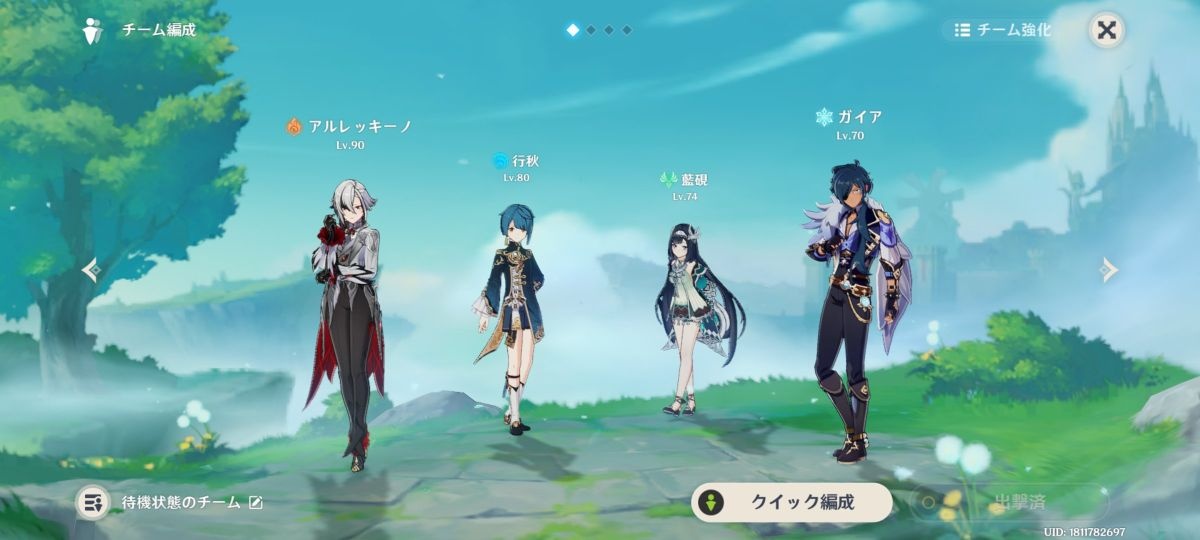The image size is (1200, 540).
Task: Close the team setup screen
Action: (1107, 29)
